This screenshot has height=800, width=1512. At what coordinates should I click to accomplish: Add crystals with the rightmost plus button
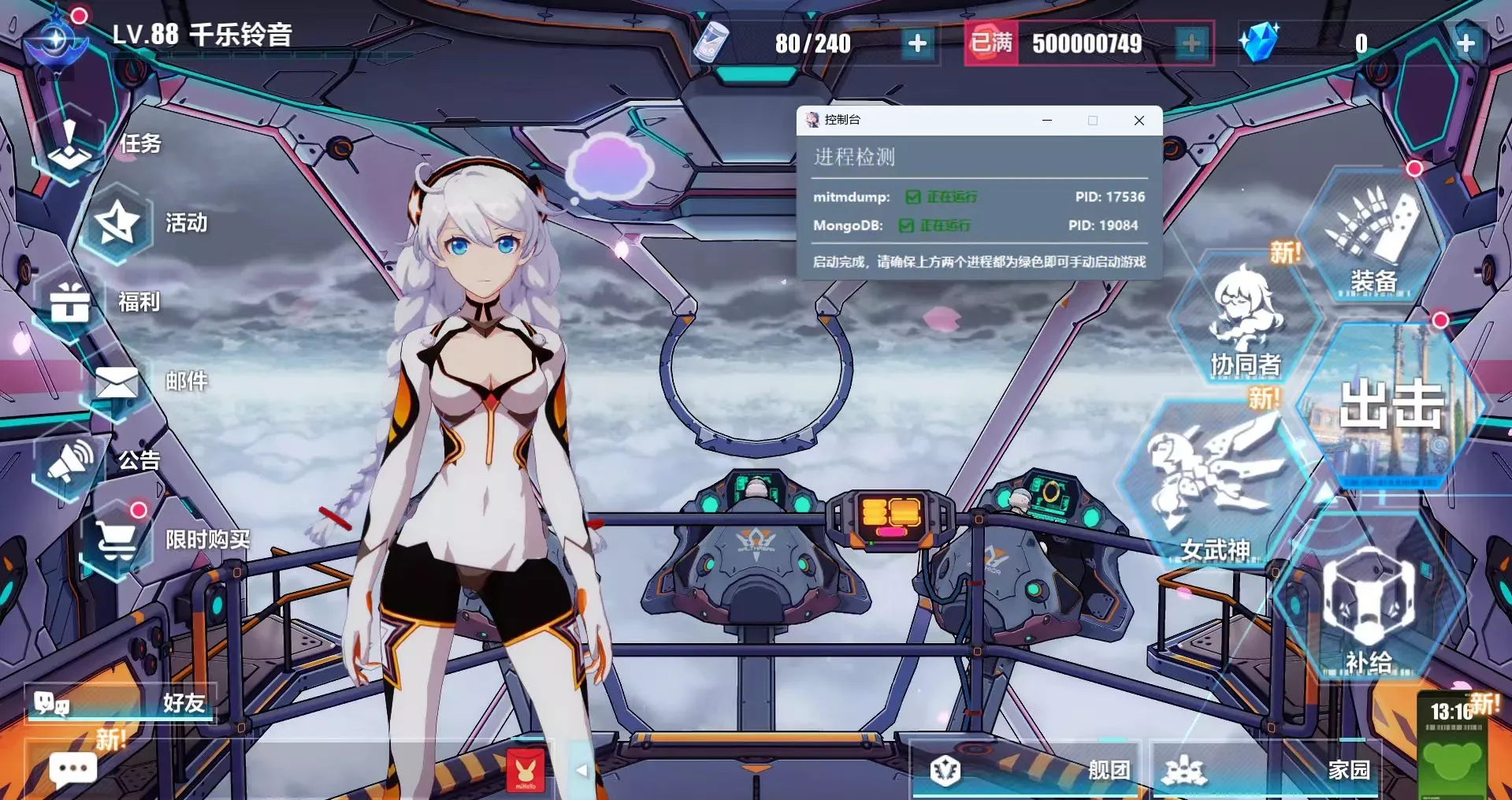[1466, 43]
